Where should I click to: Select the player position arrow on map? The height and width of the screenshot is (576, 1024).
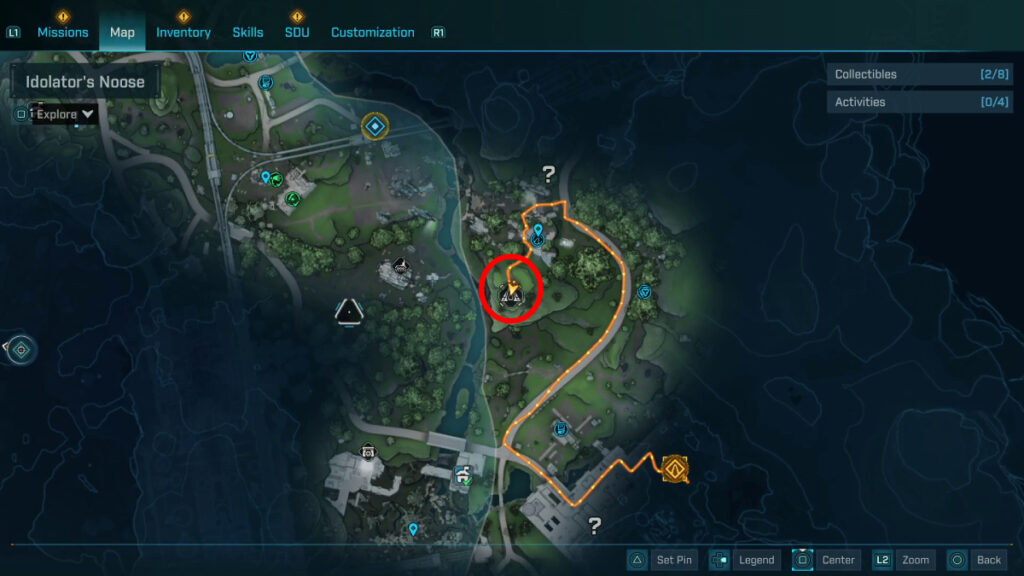click(512, 290)
